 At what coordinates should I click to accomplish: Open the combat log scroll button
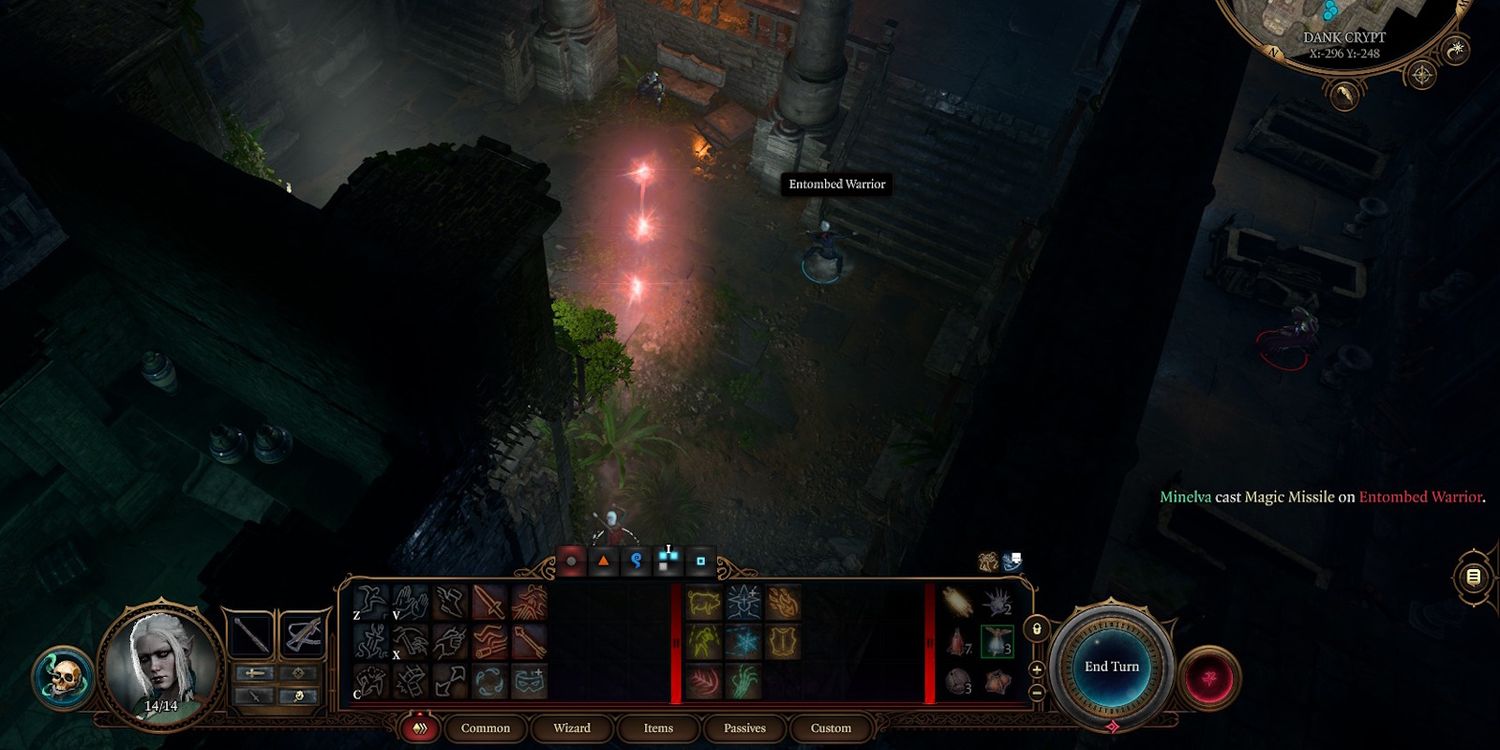[1473, 577]
